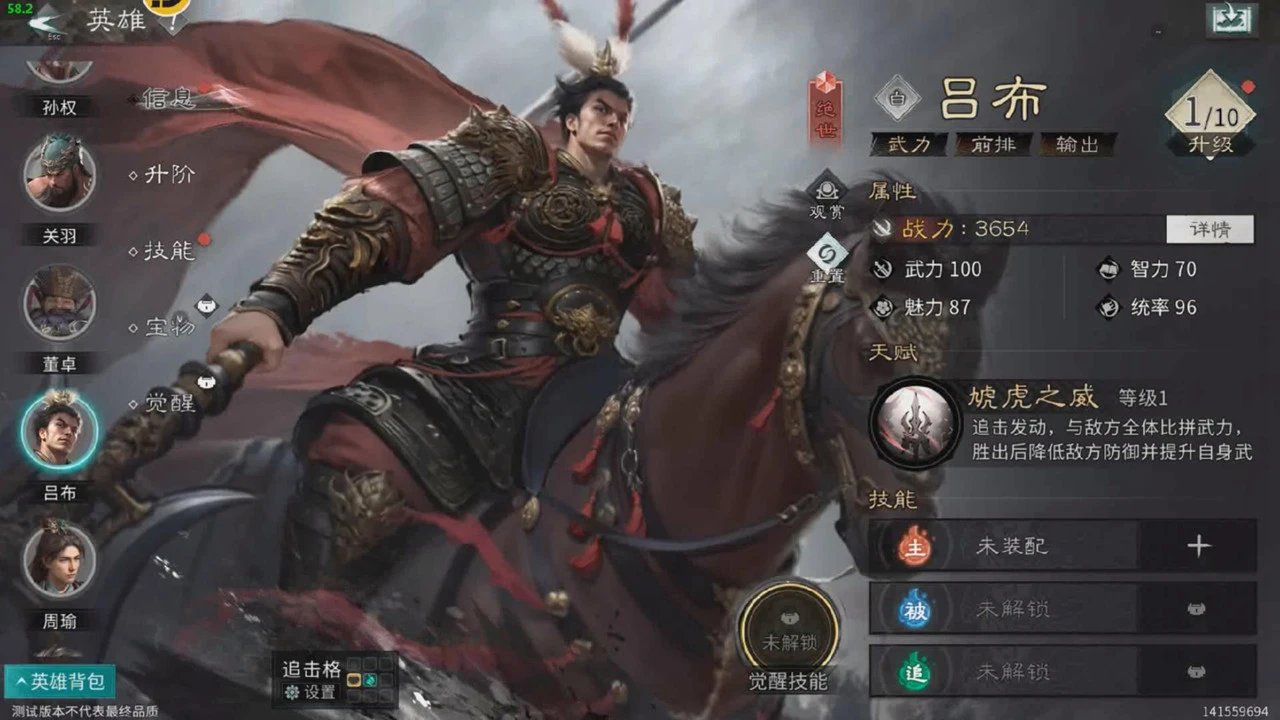The image size is (1280, 720).
Task: Open the 虓虎之威 talent icon
Action: pos(915,423)
